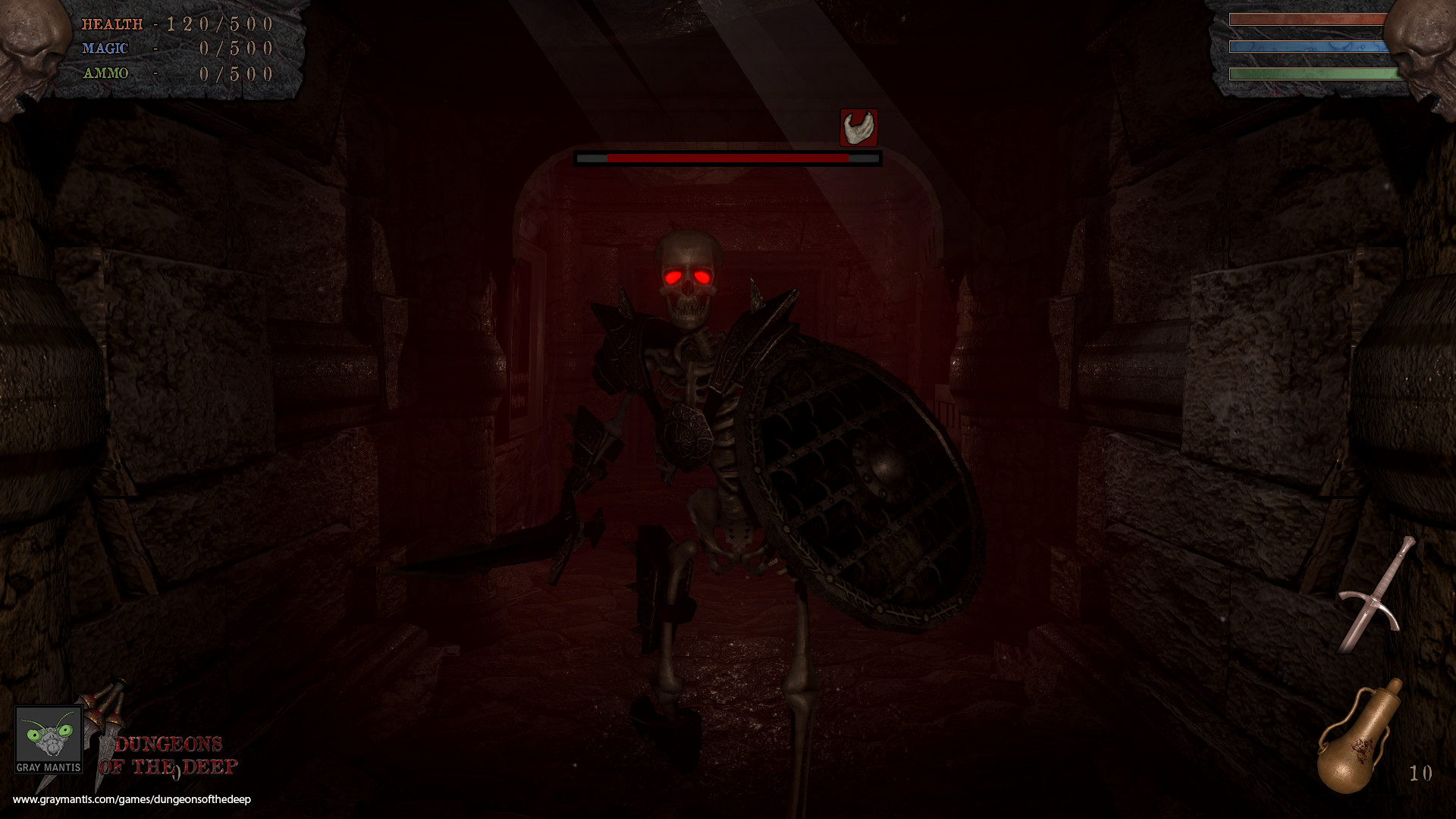This screenshot has height=819, width=1456.
Task: Click the HEALTH label in the HUD
Action: pyautogui.click(x=112, y=24)
